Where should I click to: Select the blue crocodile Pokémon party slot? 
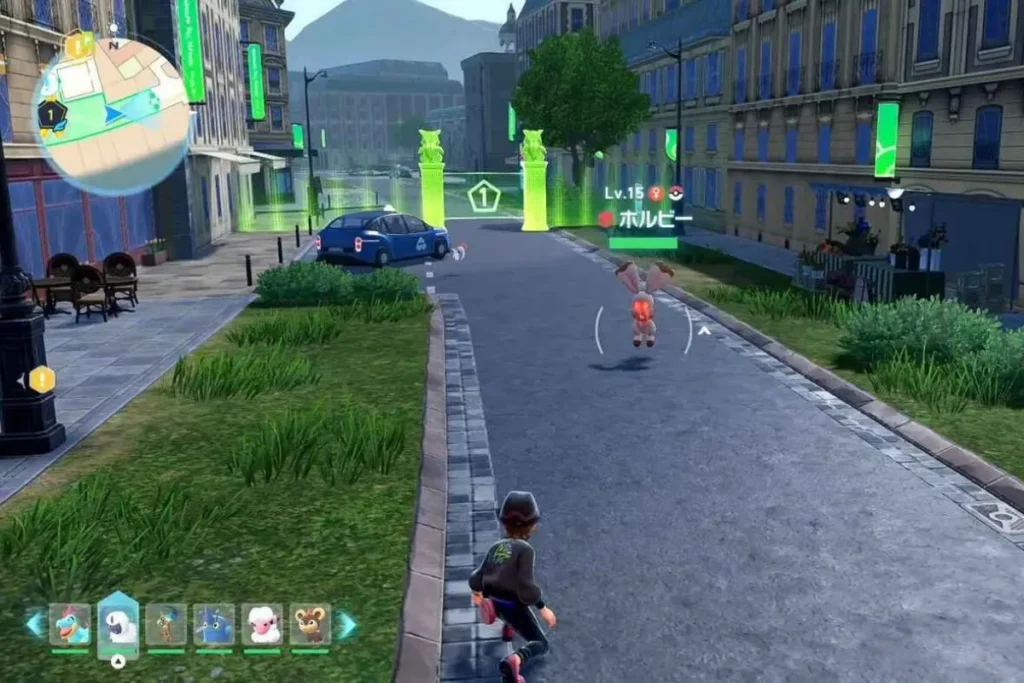[x=70, y=624]
